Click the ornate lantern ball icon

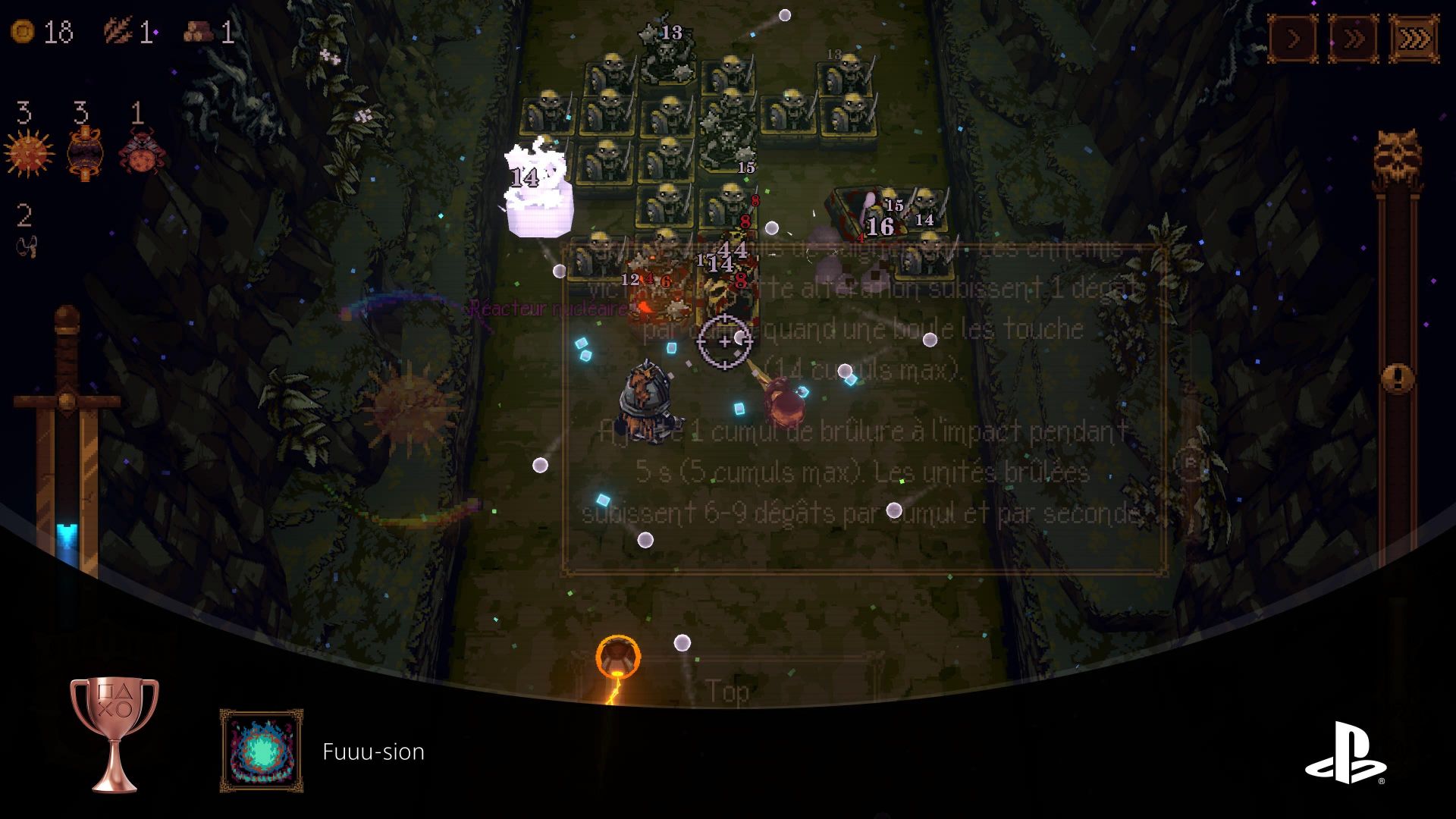83,154
